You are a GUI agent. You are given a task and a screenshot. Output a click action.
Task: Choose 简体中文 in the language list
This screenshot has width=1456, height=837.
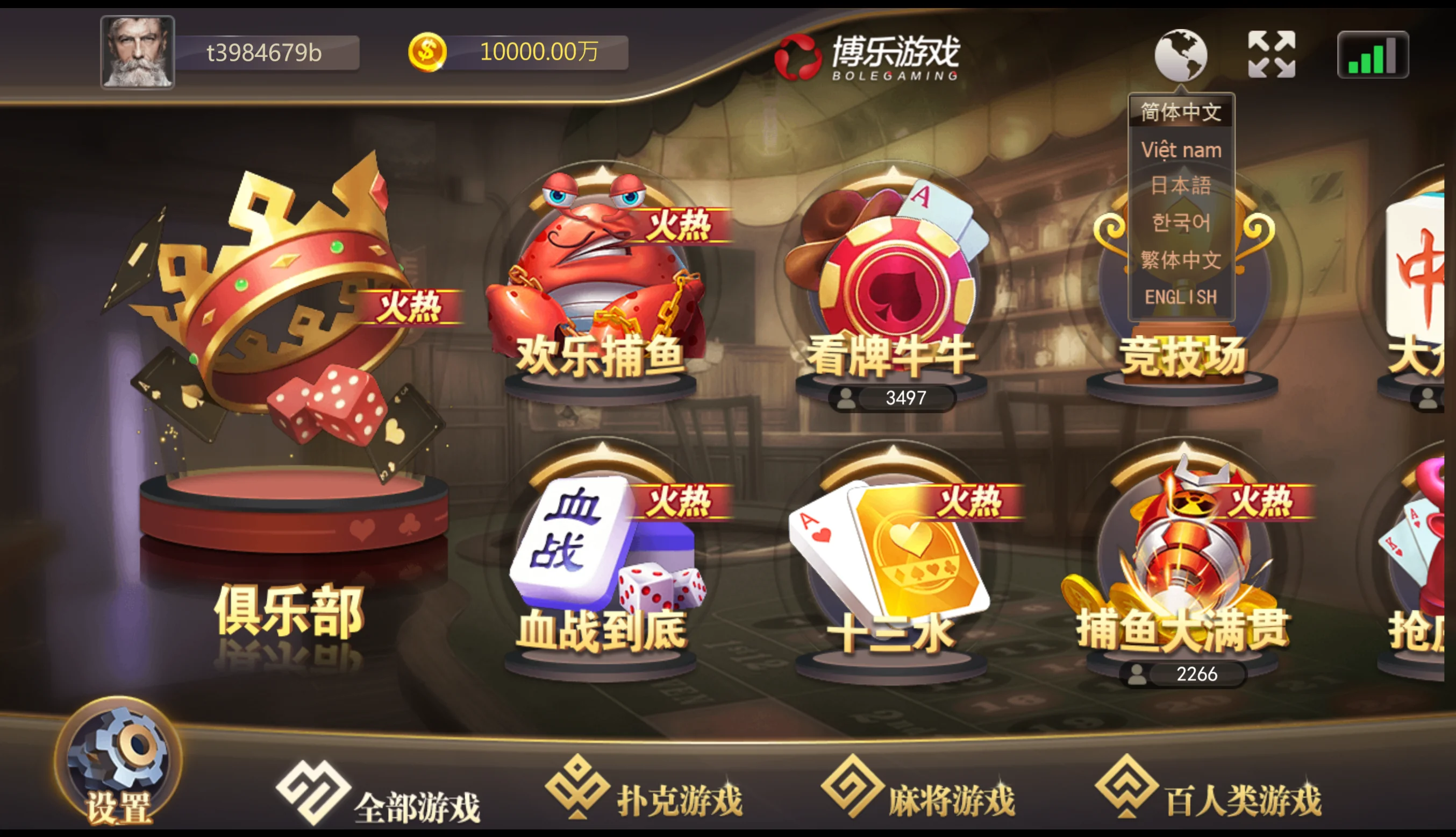click(x=1181, y=112)
